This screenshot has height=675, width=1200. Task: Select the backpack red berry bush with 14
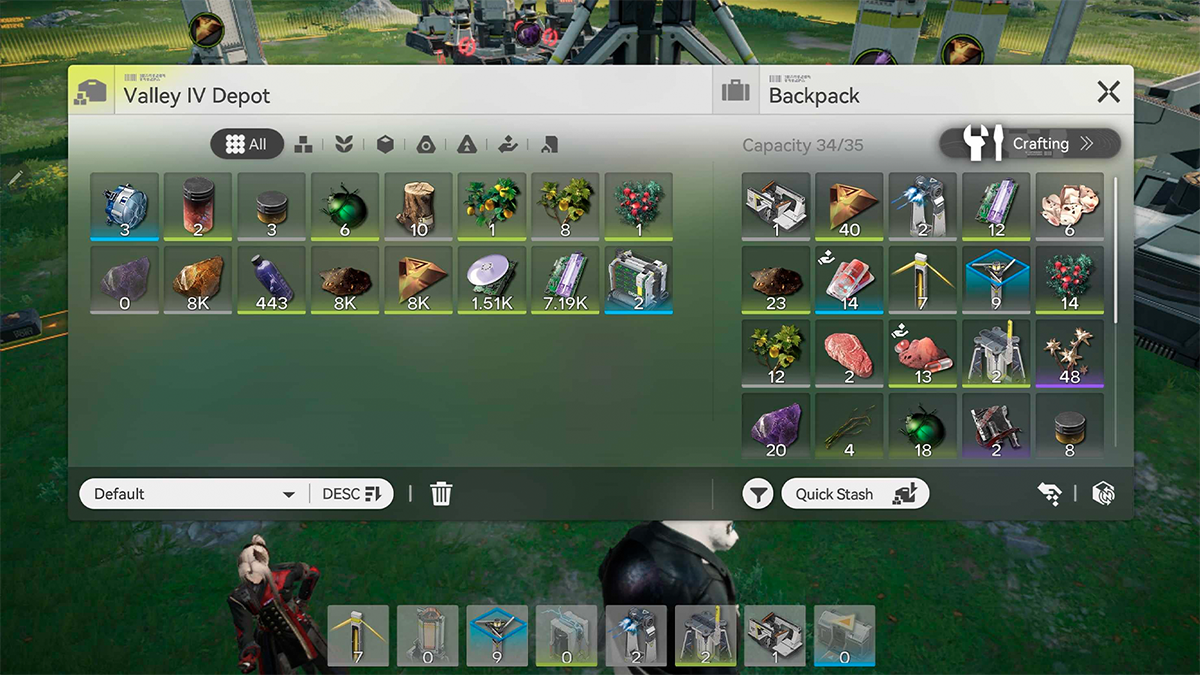[1069, 280]
